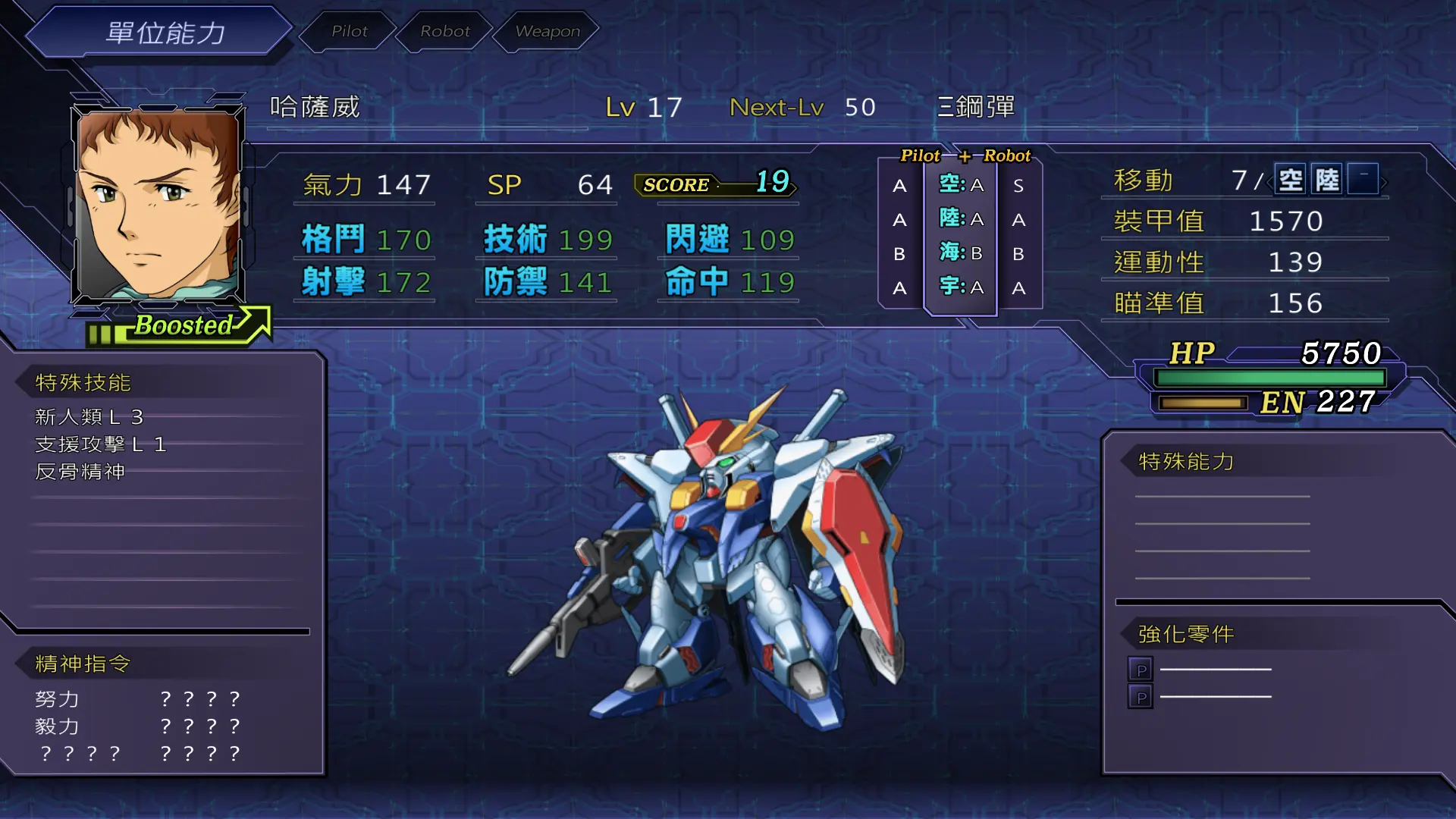Show the Weapon tab
Viewport: 1456px width, 819px height.
coord(547,31)
